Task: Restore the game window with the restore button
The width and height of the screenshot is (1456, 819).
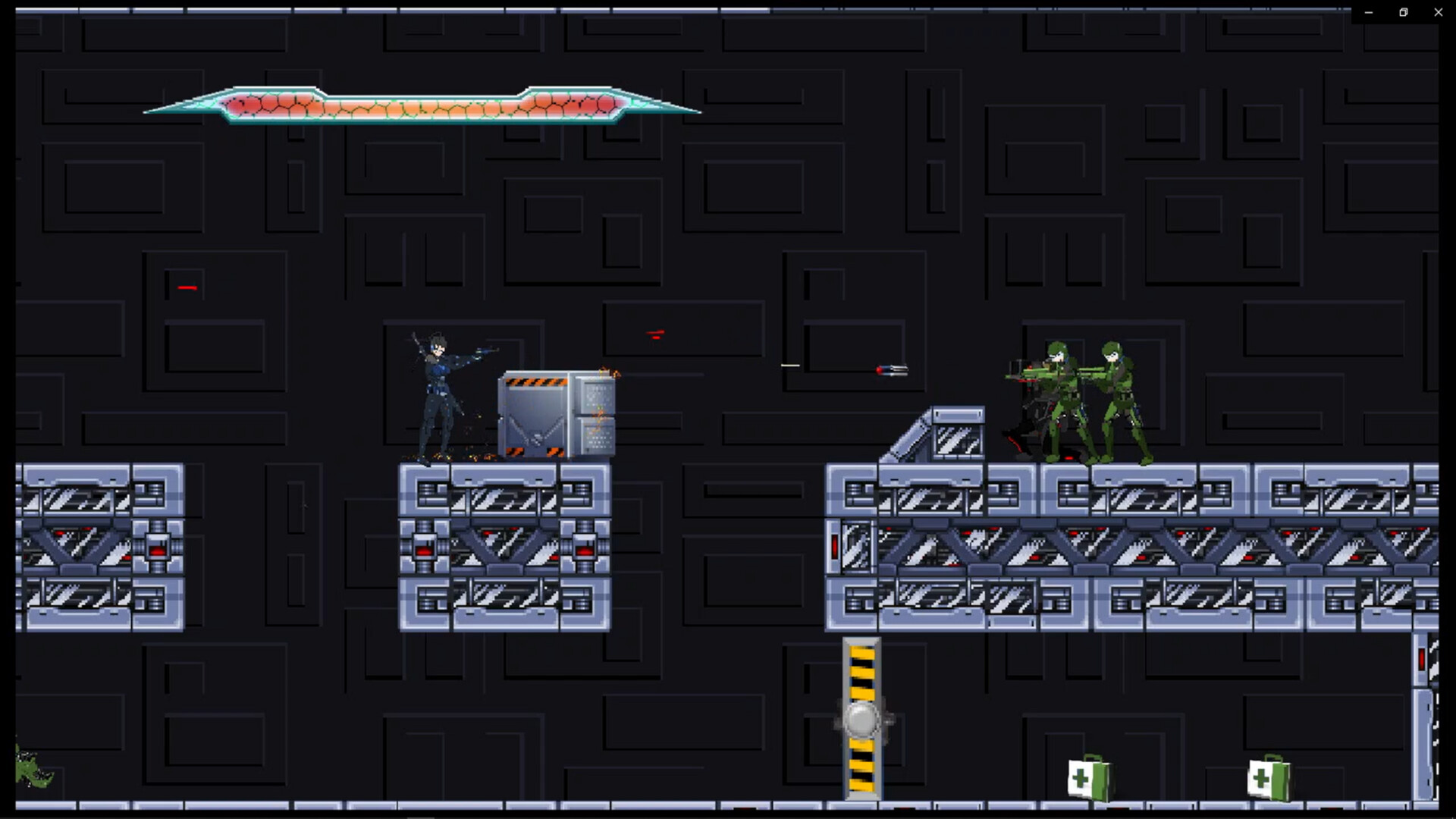Action: click(x=1402, y=12)
